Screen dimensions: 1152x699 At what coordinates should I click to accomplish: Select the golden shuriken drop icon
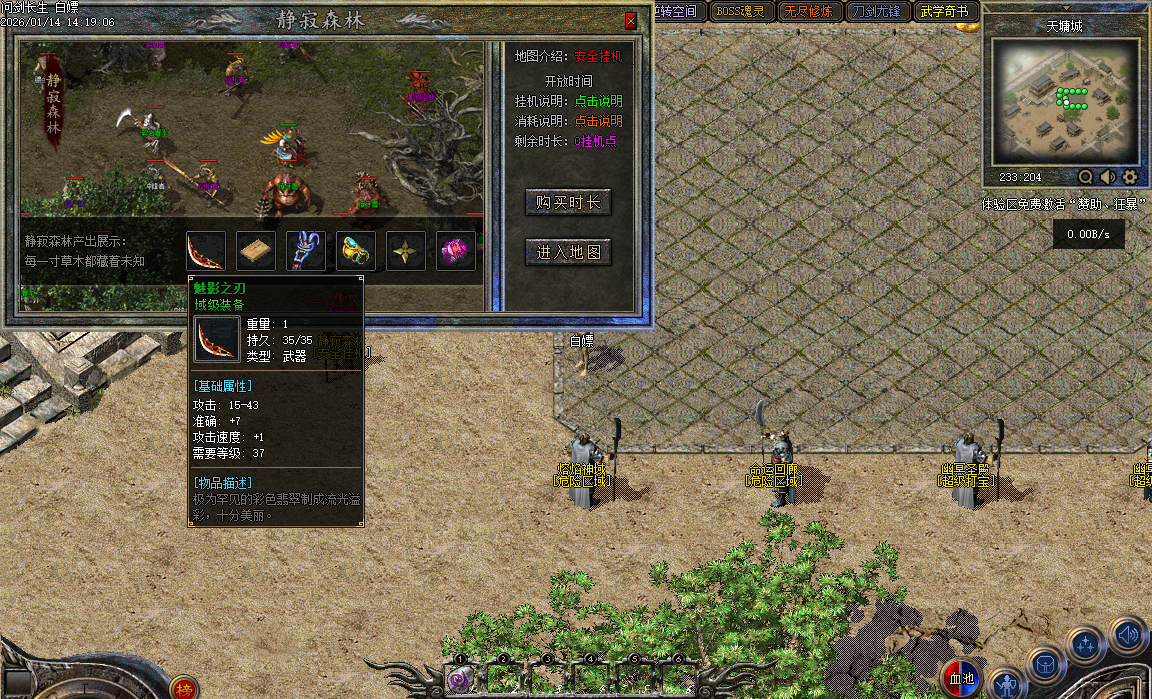point(406,251)
